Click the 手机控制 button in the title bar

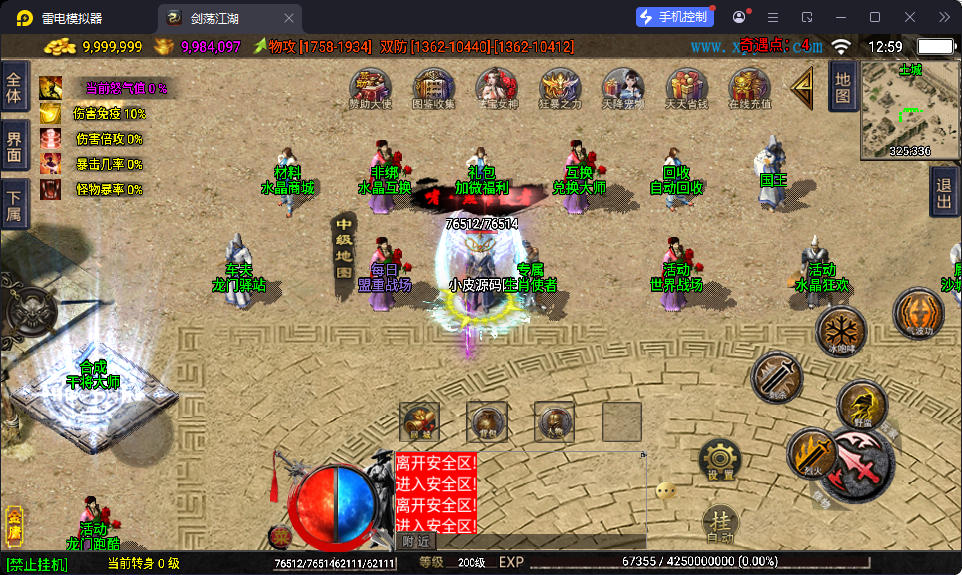tap(675, 17)
